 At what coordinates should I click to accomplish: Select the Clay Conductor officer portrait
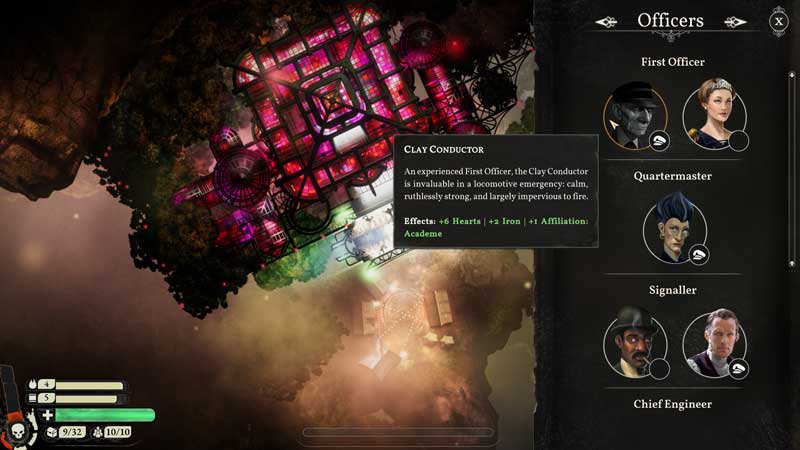click(x=634, y=115)
